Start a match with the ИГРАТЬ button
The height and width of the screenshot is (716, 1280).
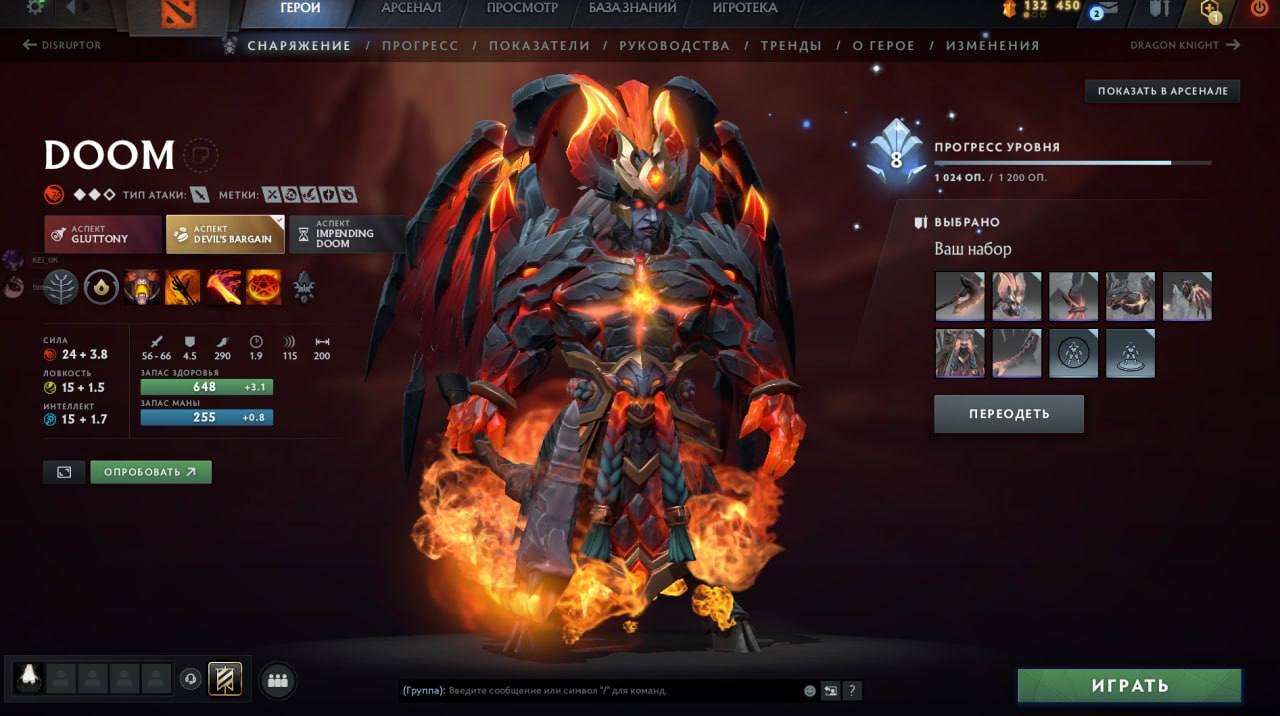click(x=1129, y=686)
